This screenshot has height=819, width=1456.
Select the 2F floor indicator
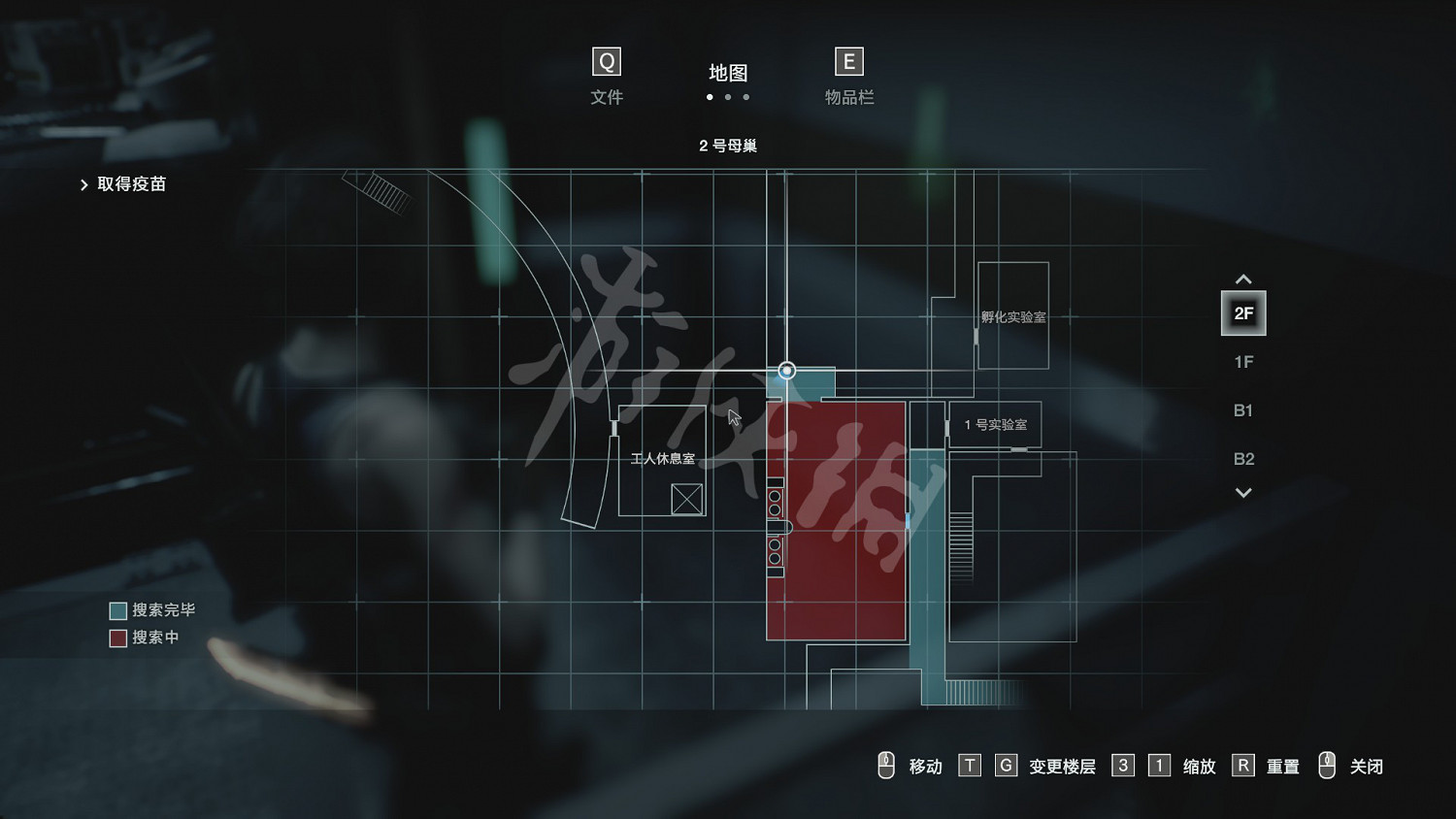(x=1243, y=312)
